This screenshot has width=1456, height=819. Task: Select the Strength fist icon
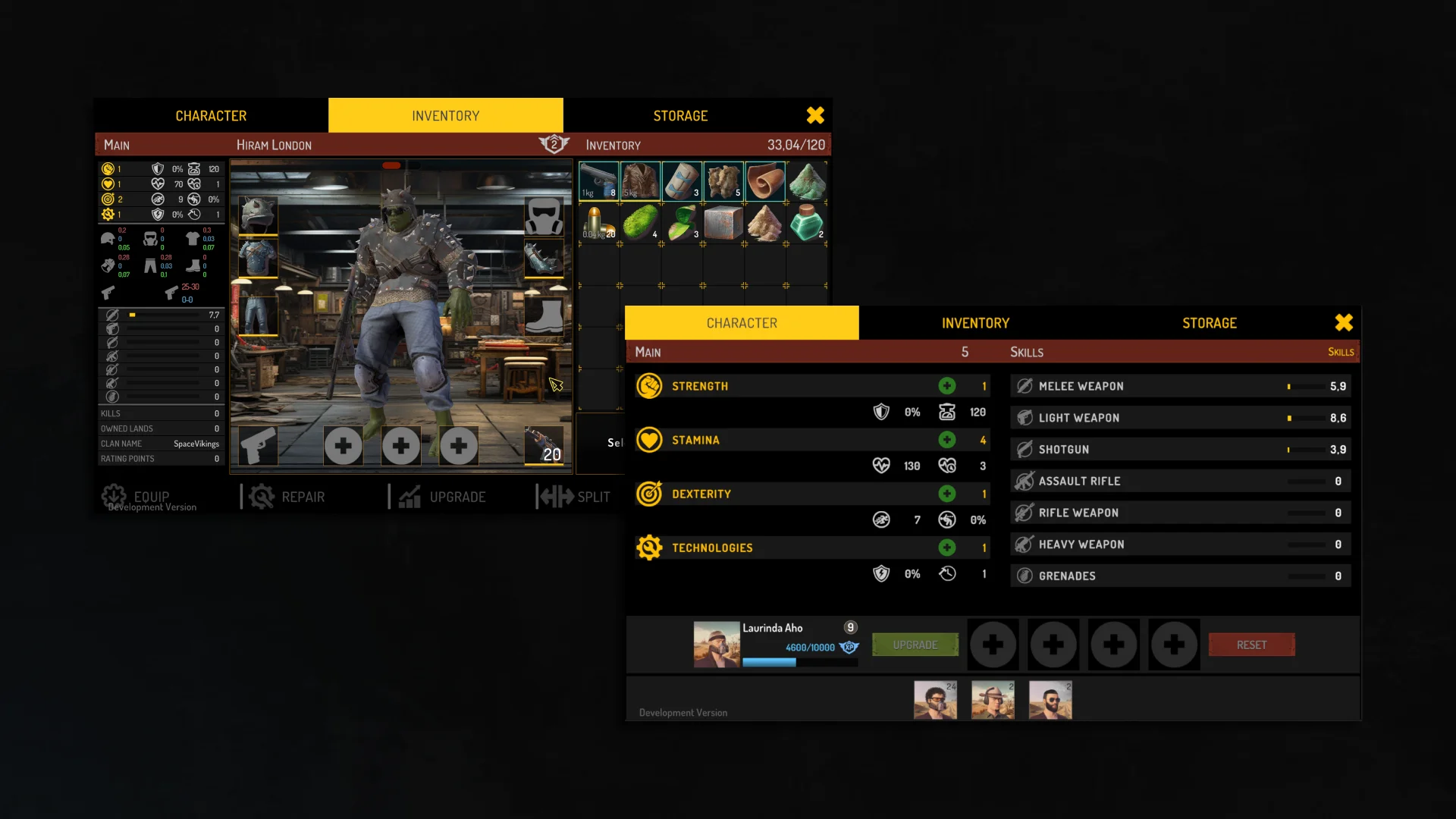[x=650, y=385]
